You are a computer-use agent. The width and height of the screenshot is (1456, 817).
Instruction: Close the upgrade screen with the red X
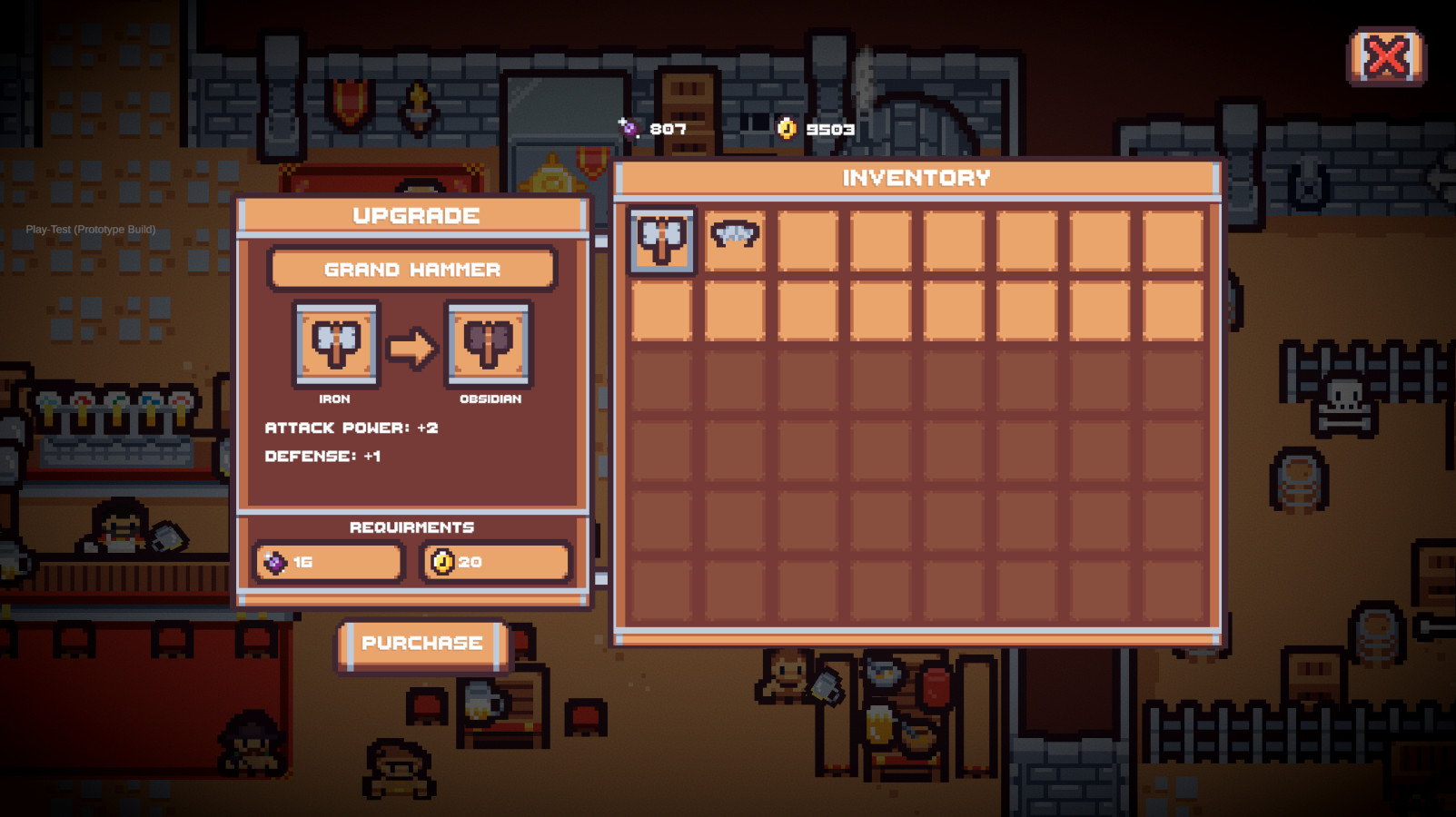tap(1386, 57)
